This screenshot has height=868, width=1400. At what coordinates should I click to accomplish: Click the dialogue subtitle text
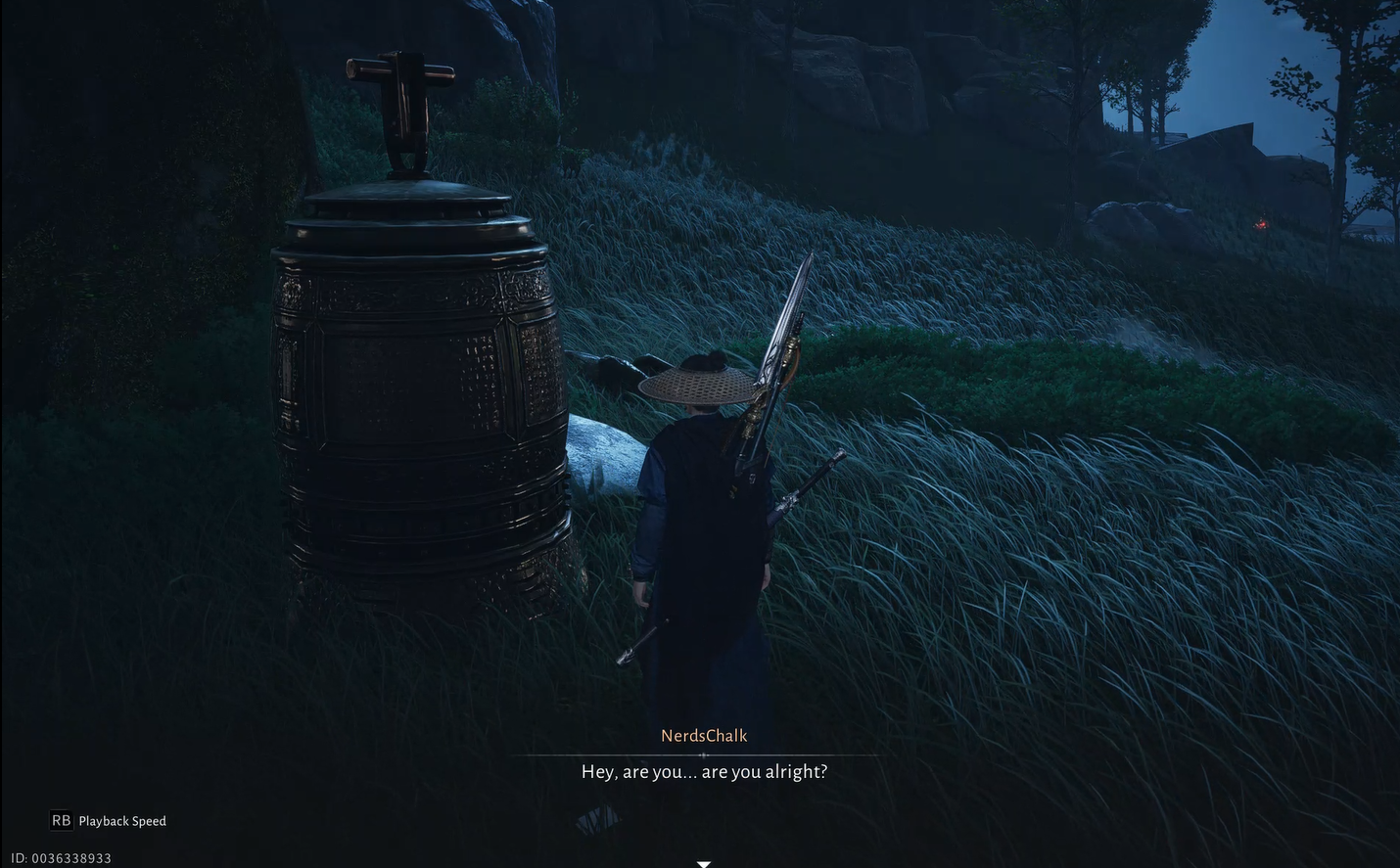[703, 771]
